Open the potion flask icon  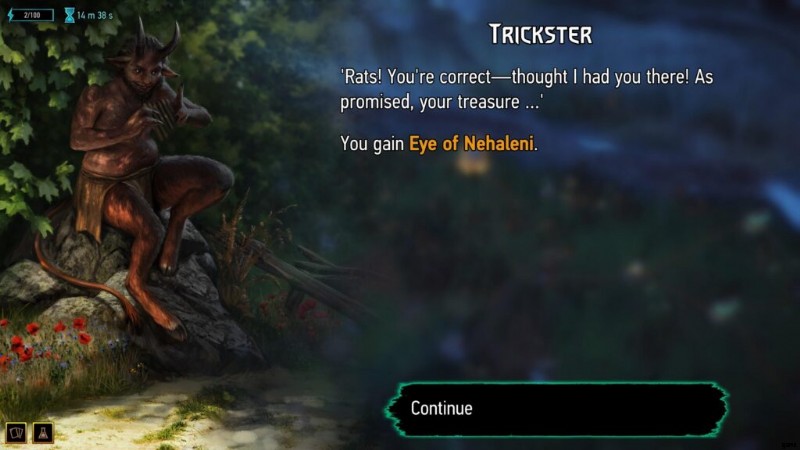(x=43, y=432)
